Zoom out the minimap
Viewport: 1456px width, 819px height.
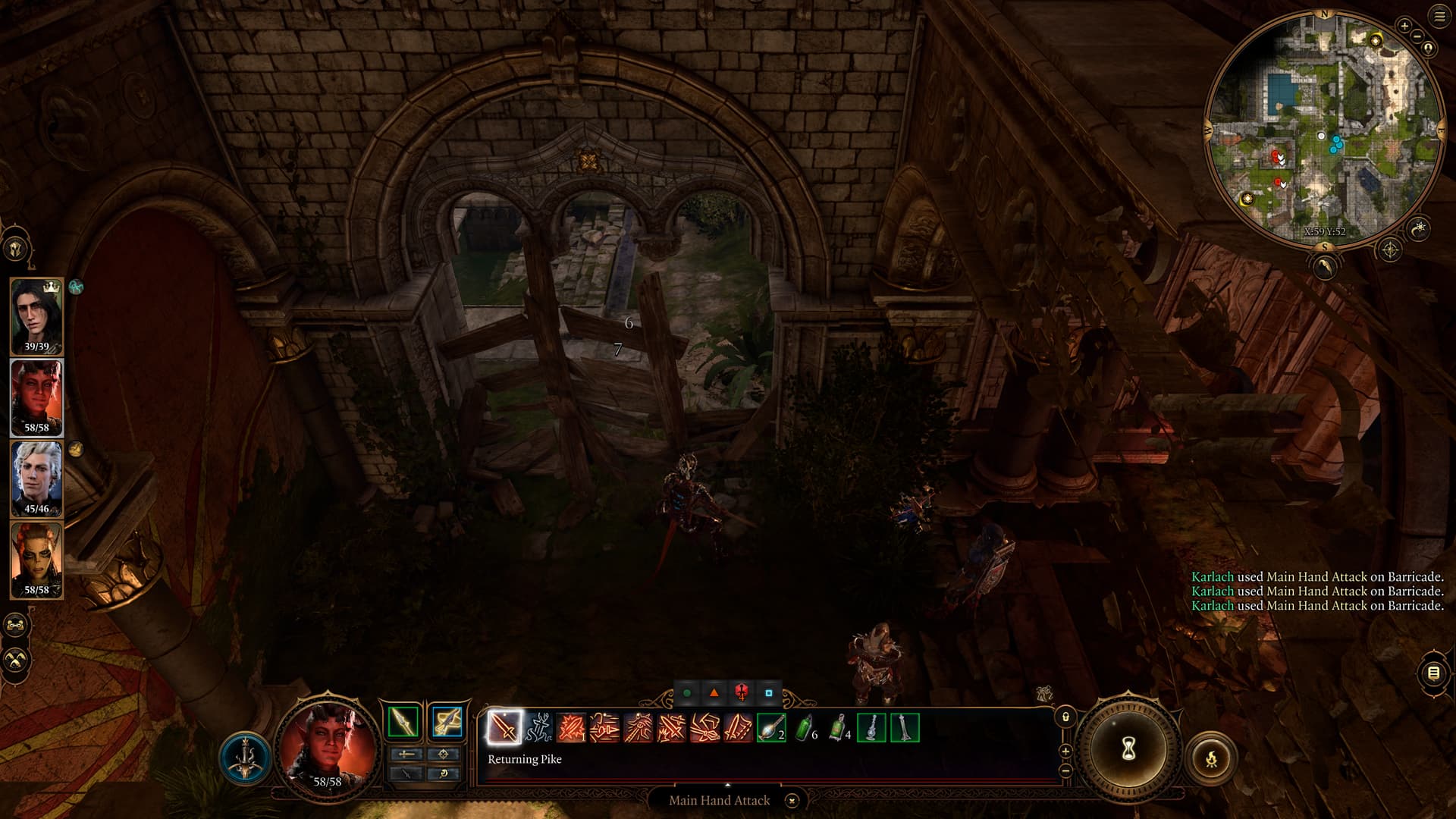click(1417, 36)
